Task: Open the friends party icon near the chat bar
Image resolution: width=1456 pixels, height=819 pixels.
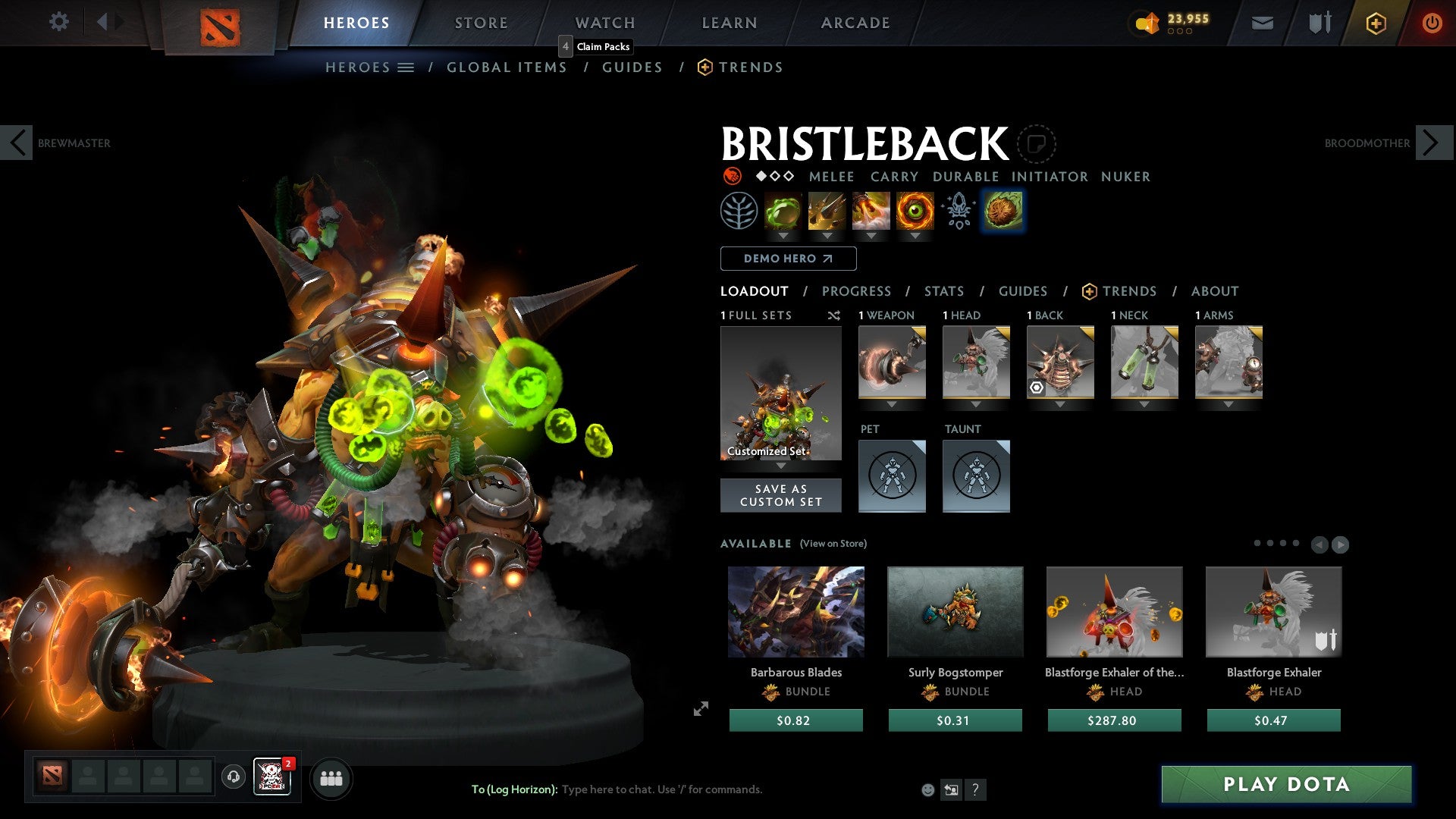Action: [x=331, y=778]
